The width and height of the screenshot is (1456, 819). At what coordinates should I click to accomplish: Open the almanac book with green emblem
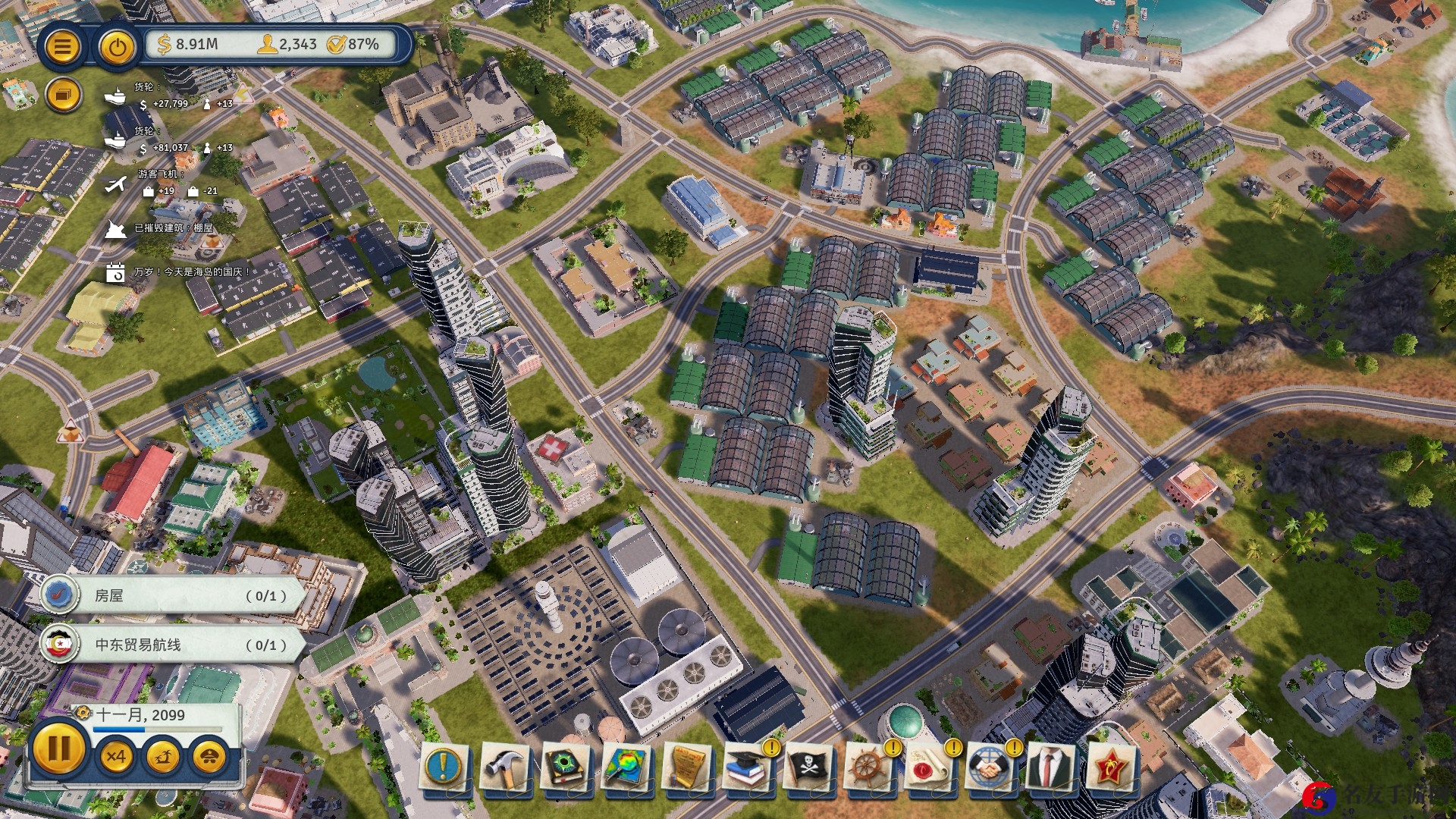click(565, 767)
